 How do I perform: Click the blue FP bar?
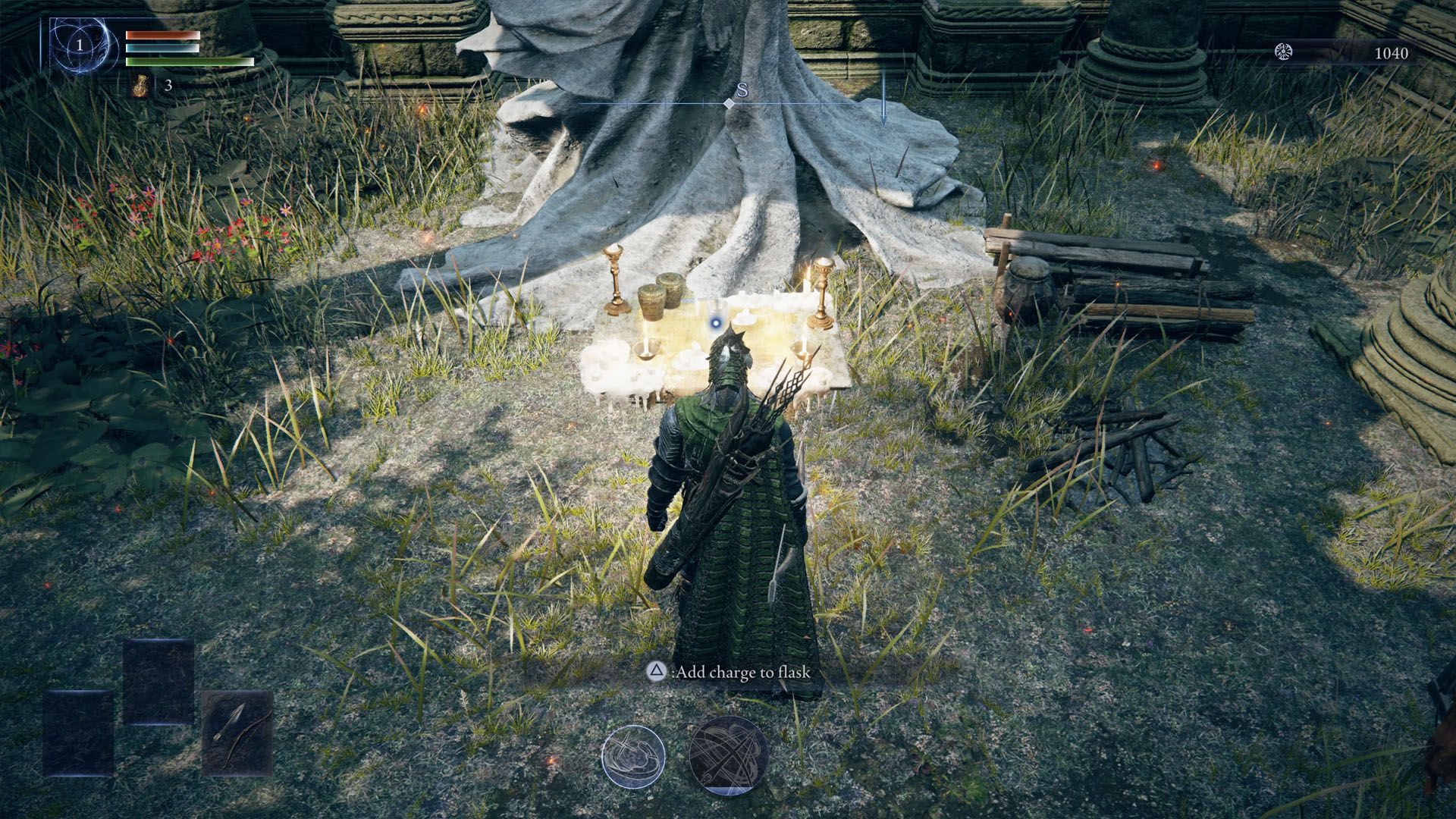coord(162,47)
